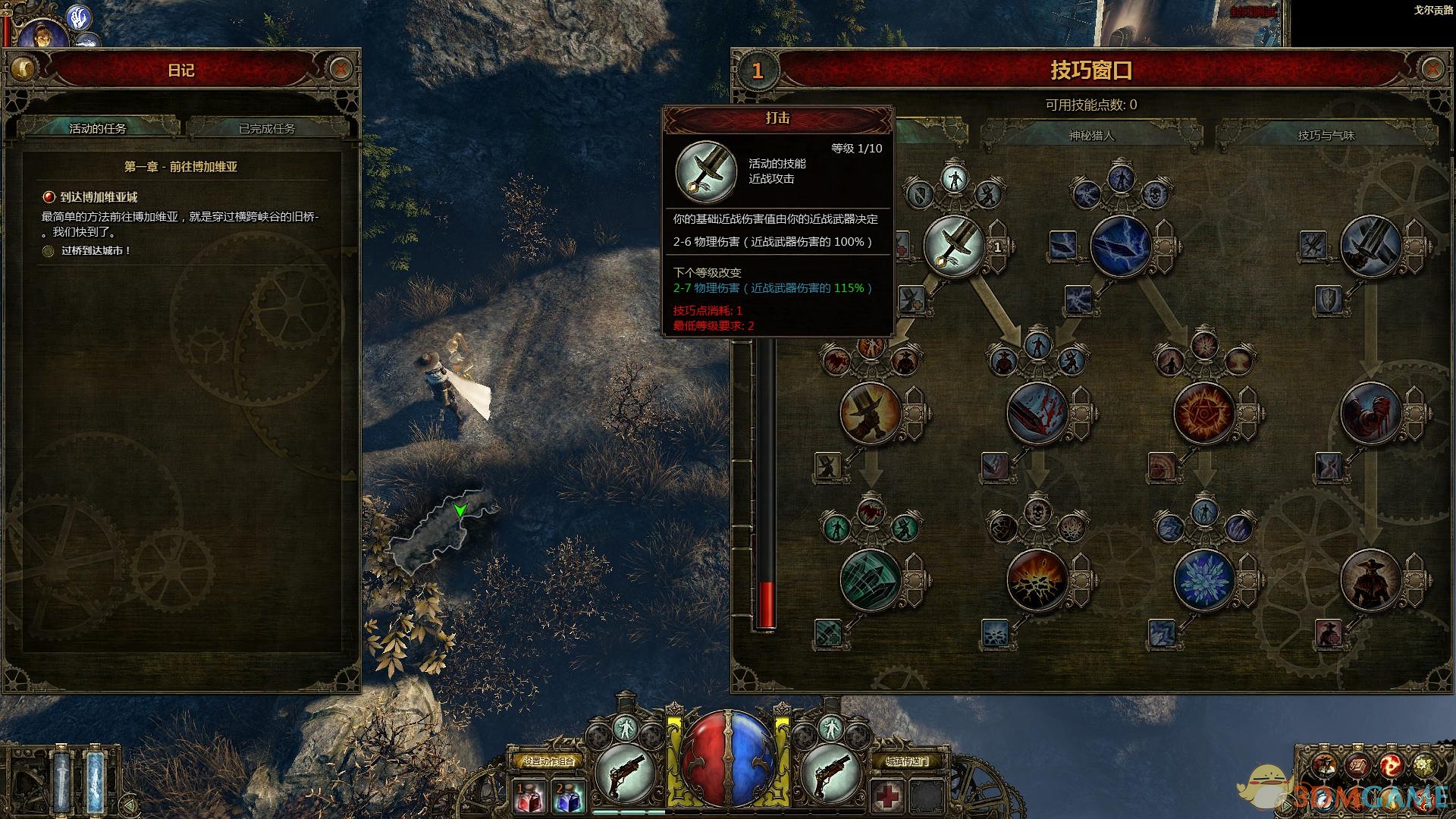Close the journal (日记) panel
Image resolution: width=1456 pixels, height=819 pixels.
click(x=340, y=70)
